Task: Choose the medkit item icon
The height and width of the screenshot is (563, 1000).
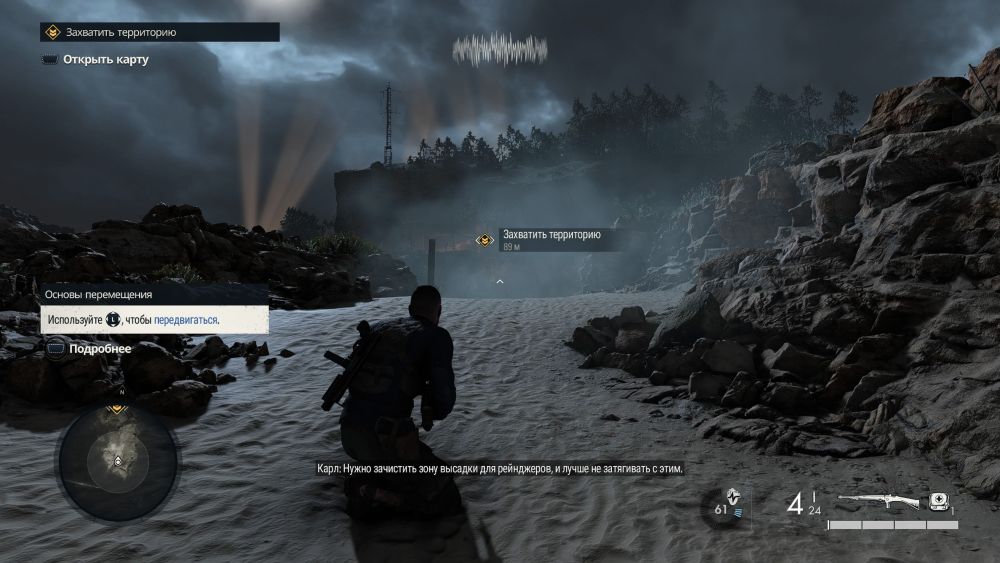Action: pyautogui.click(x=939, y=501)
